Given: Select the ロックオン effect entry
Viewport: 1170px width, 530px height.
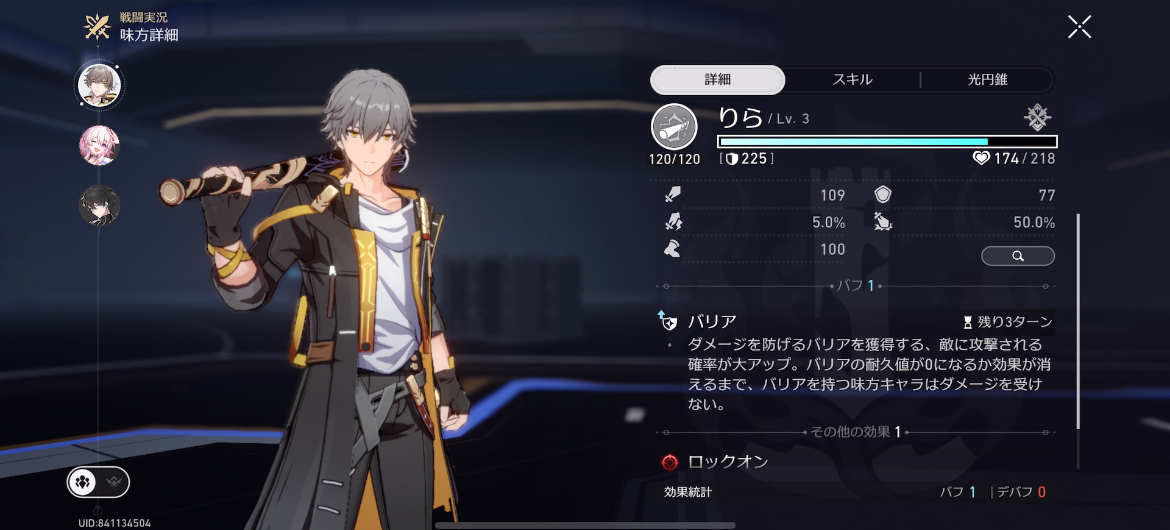Looking at the screenshot, I should (x=728, y=462).
